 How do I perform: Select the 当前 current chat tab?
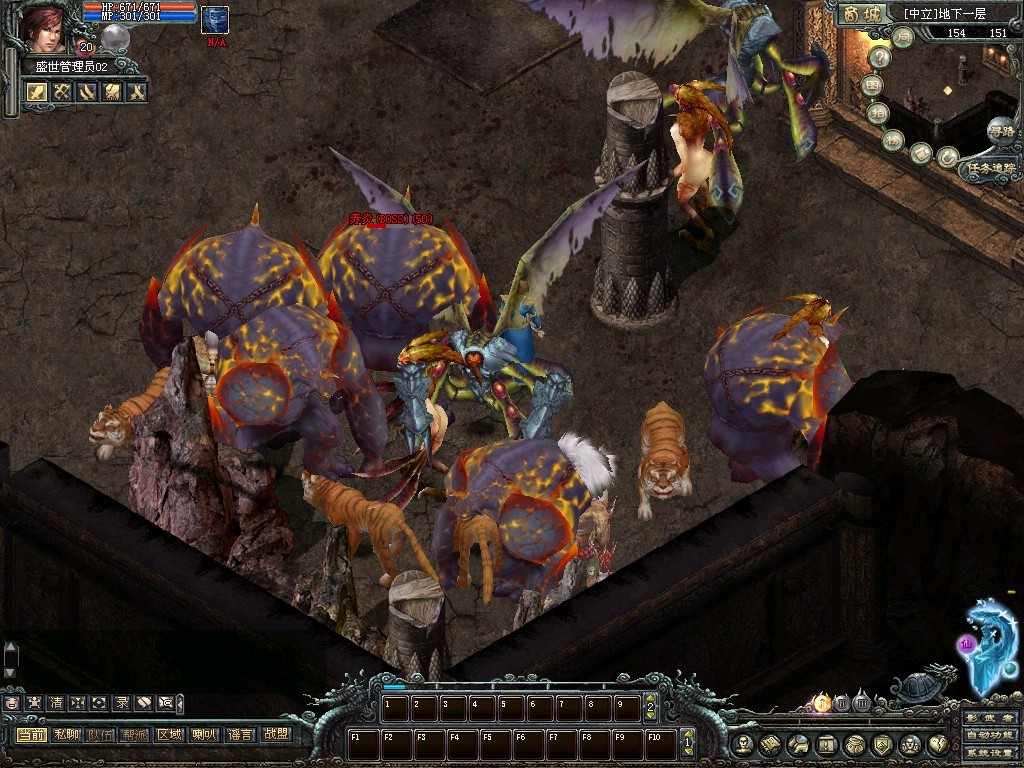click(x=31, y=735)
